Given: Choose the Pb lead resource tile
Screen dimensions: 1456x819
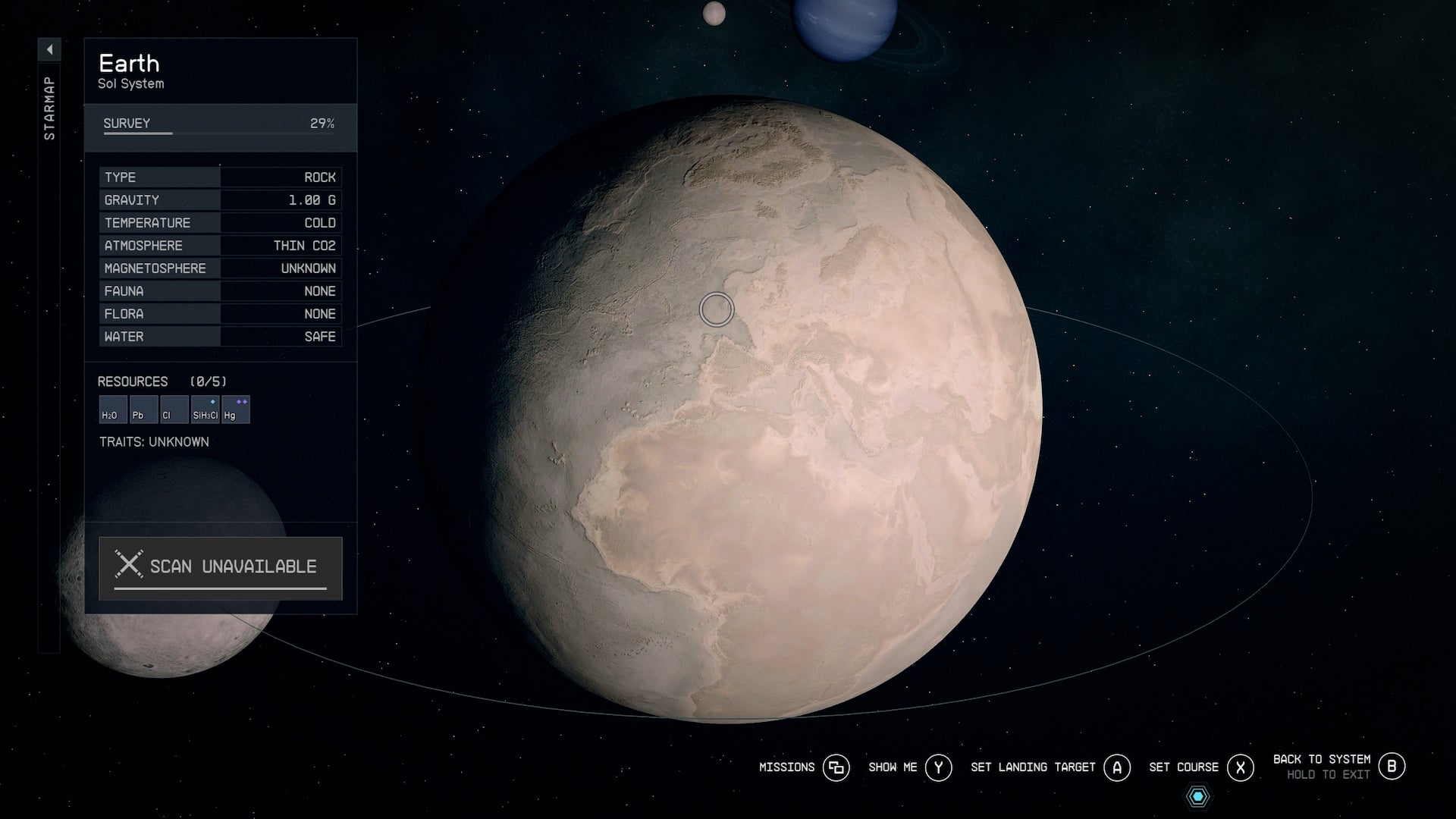Looking at the screenshot, I should pyautogui.click(x=143, y=409).
